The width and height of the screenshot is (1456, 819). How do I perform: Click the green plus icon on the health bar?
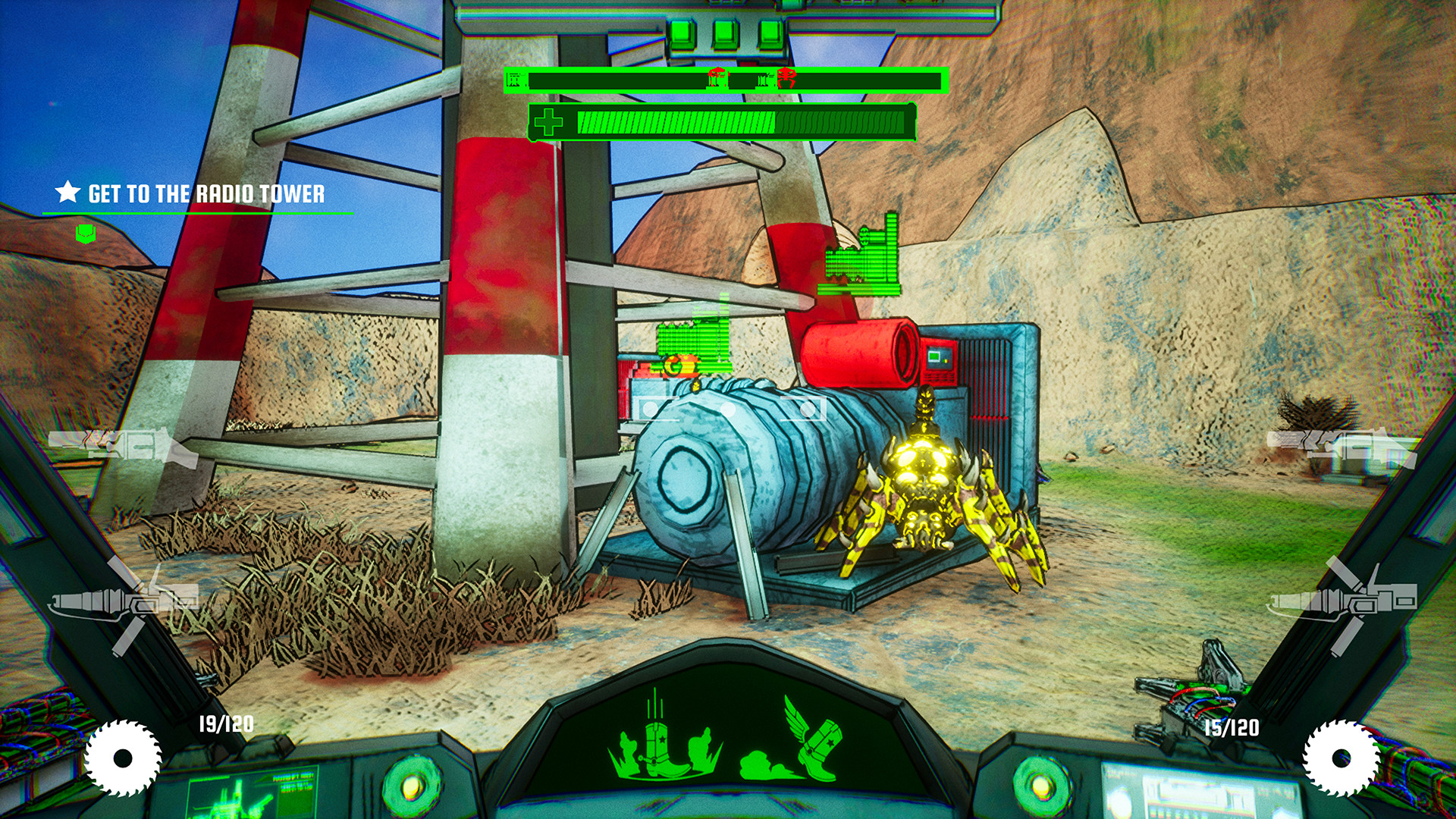(548, 121)
